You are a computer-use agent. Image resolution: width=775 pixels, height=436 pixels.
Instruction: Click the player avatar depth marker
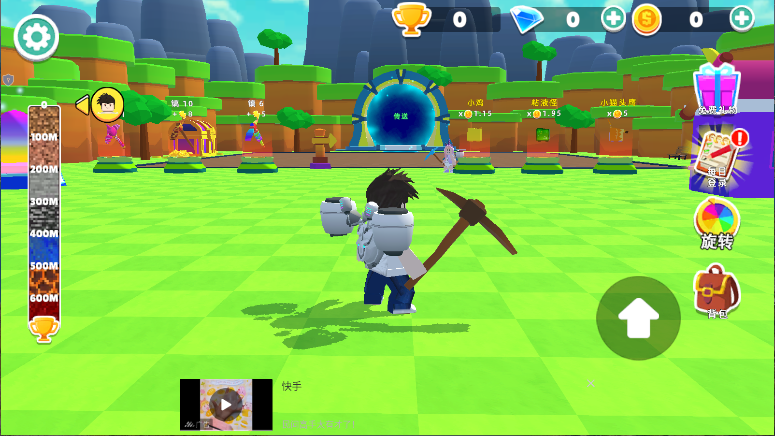[x=106, y=104]
